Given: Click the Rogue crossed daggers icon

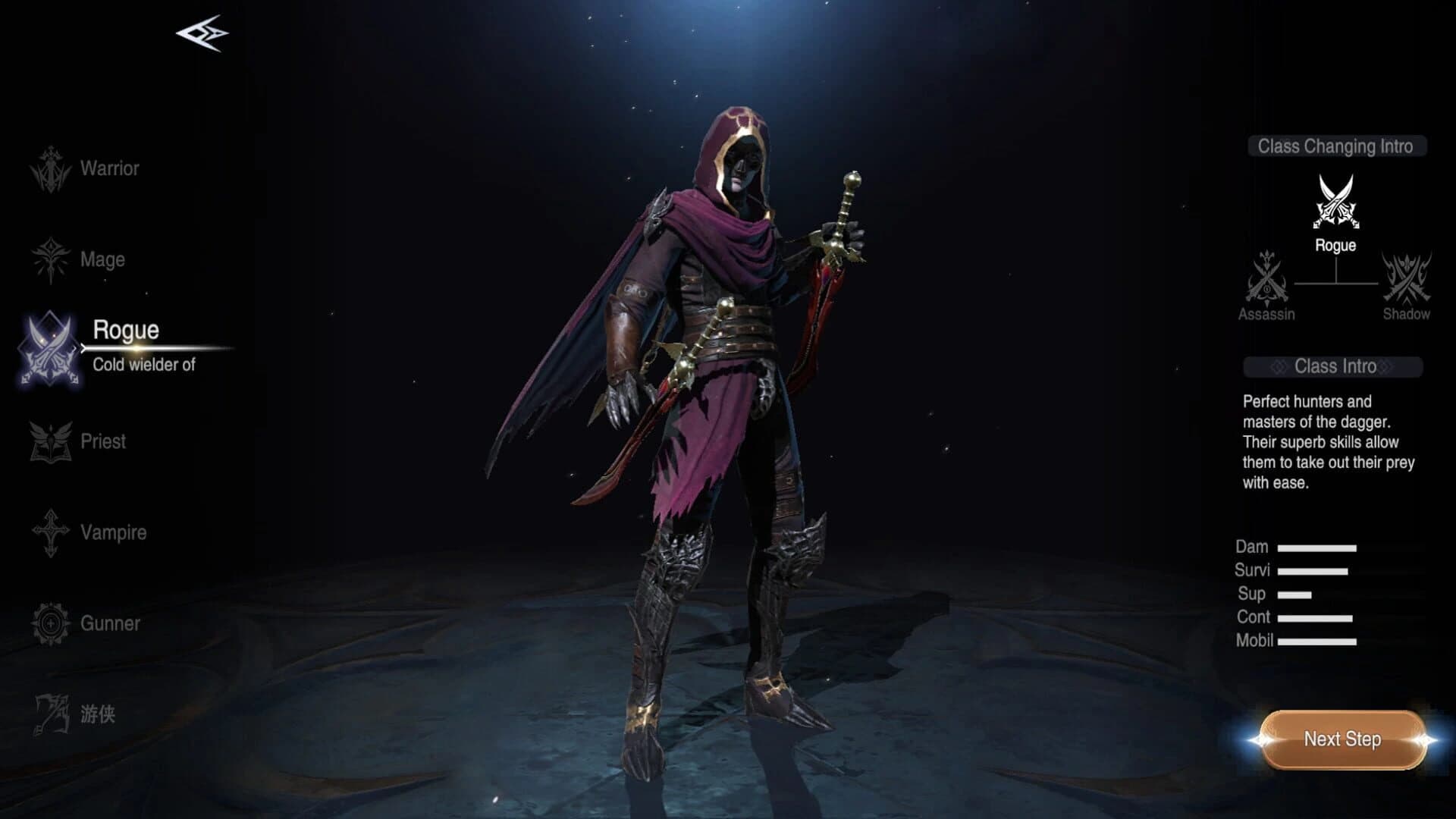Looking at the screenshot, I should pyautogui.click(x=49, y=349).
